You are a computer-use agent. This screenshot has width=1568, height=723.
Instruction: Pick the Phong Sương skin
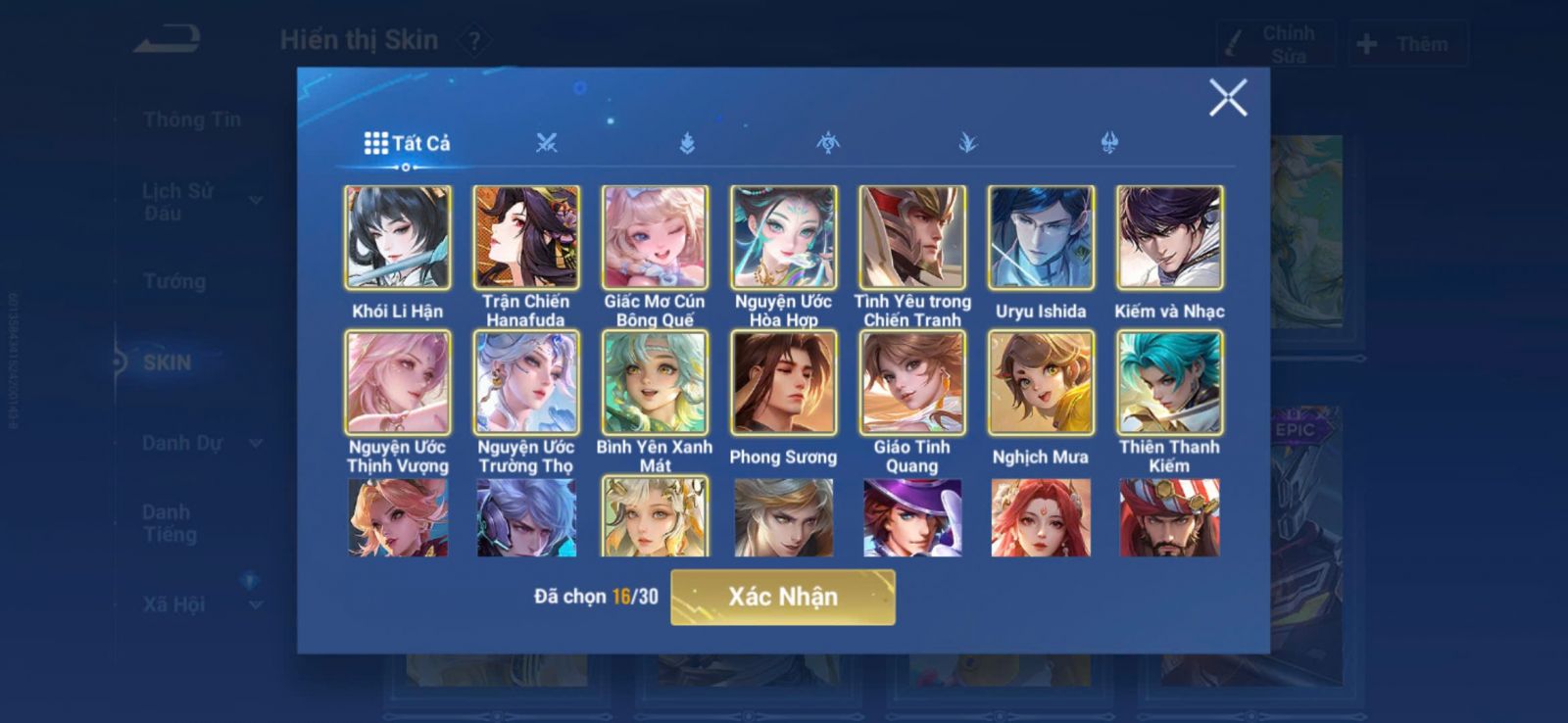point(783,383)
